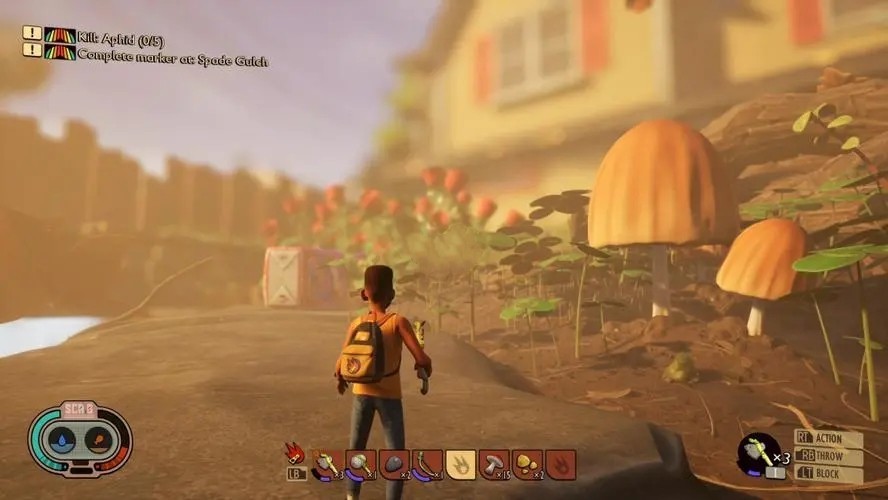Click the SCA.B thirst water droplet
Screen dimensions: 888x500
[x=62, y=441]
